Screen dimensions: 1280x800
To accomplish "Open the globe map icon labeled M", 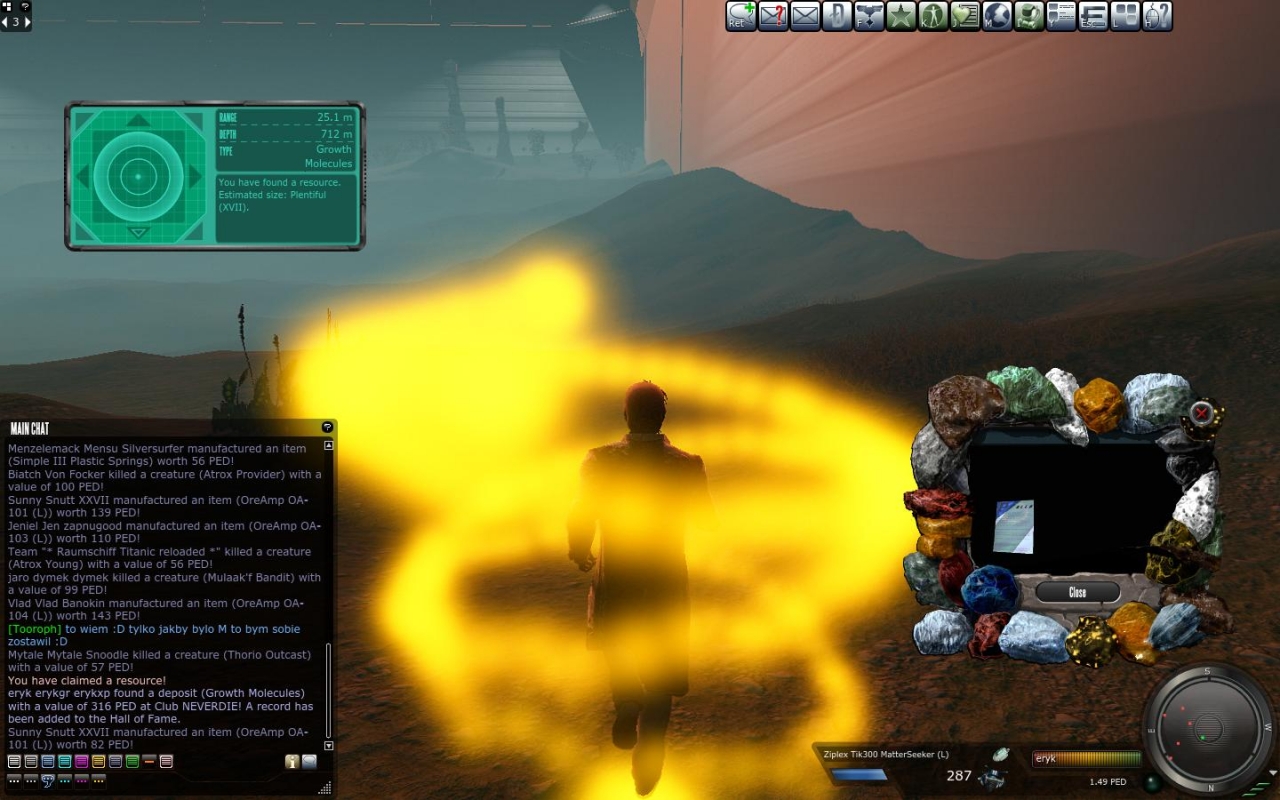I will [x=997, y=16].
